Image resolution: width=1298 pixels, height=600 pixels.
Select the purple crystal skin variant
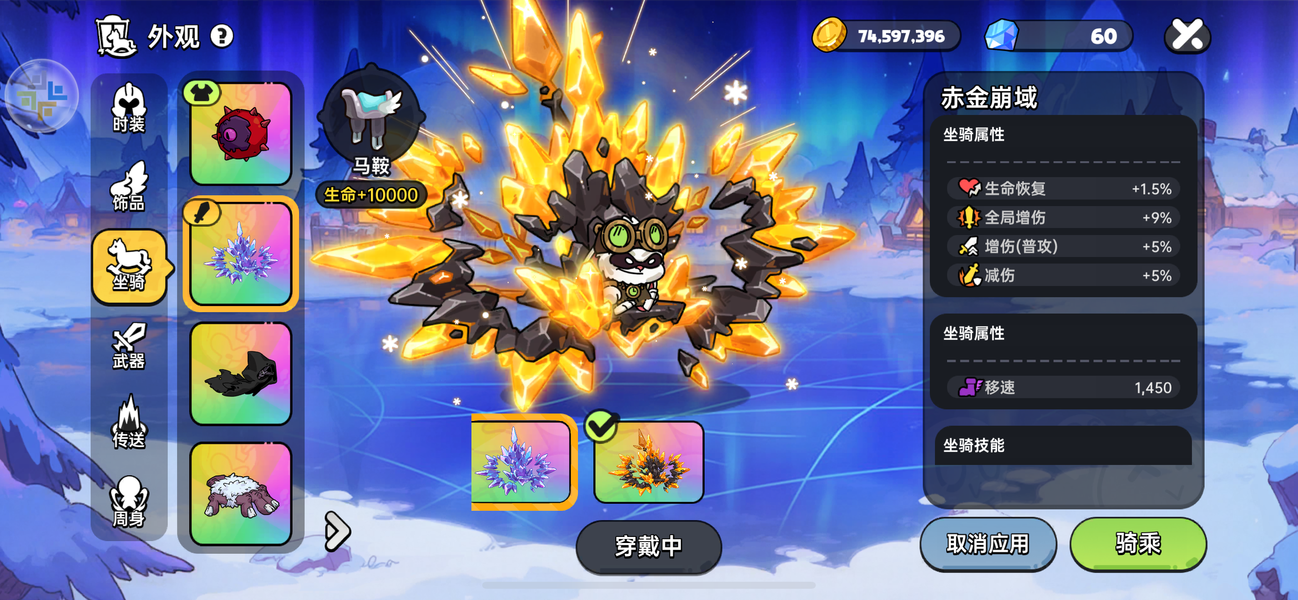coord(522,462)
